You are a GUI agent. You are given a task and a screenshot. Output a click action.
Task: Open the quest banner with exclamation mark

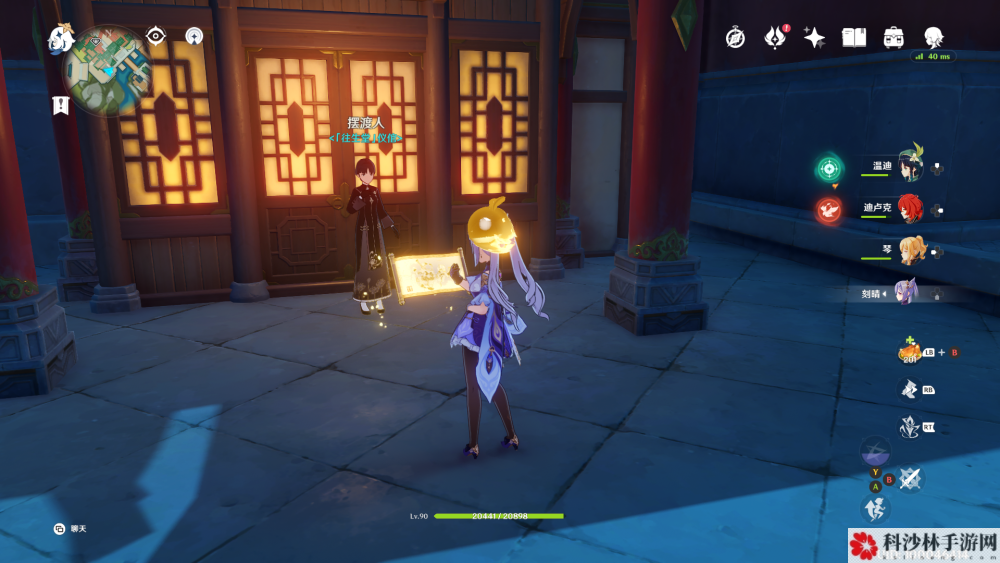[62, 104]
